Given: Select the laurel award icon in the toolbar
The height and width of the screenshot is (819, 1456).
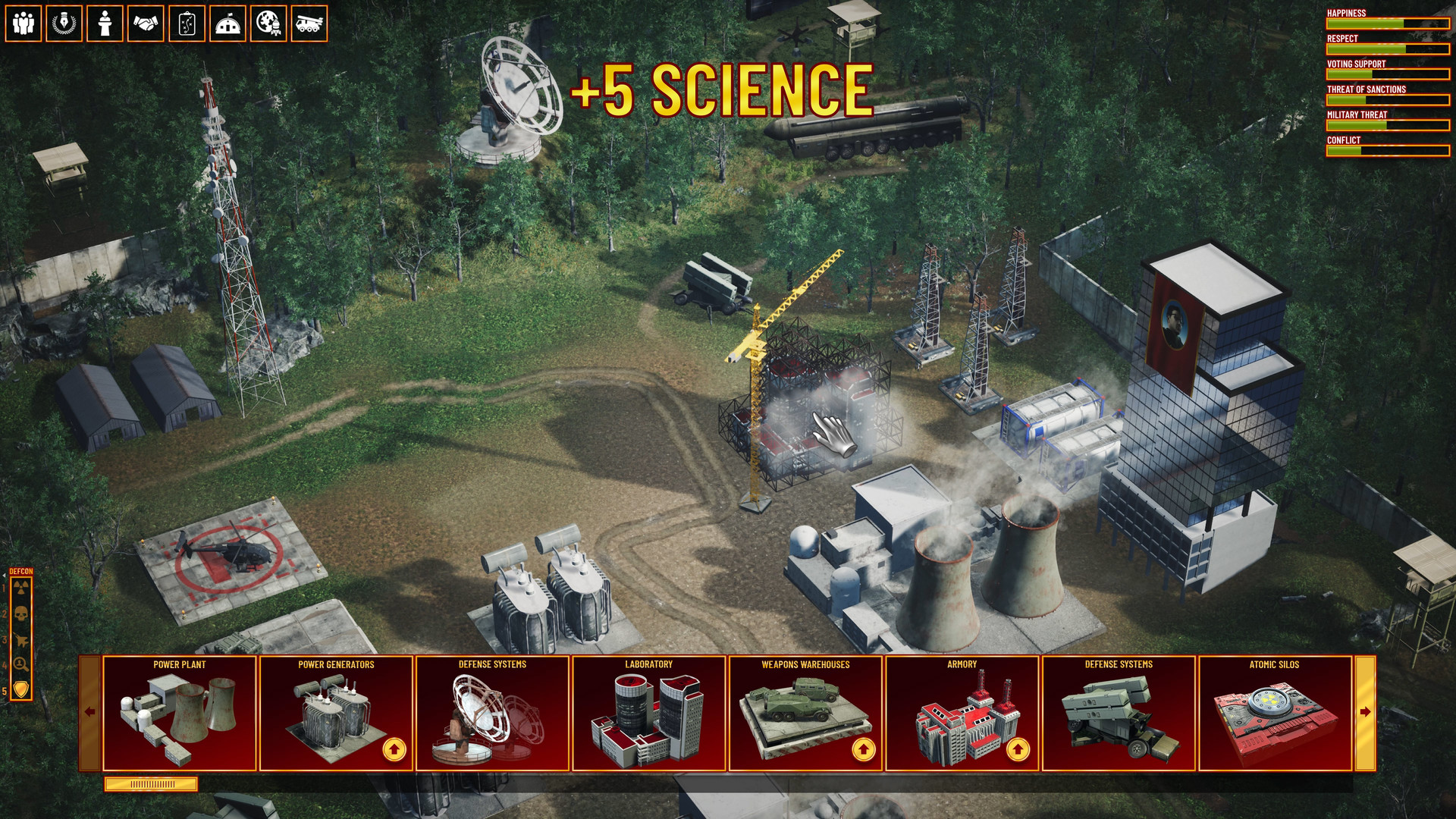Looking at the screenshot, I should pyautogui.click(x=64, y=24).
